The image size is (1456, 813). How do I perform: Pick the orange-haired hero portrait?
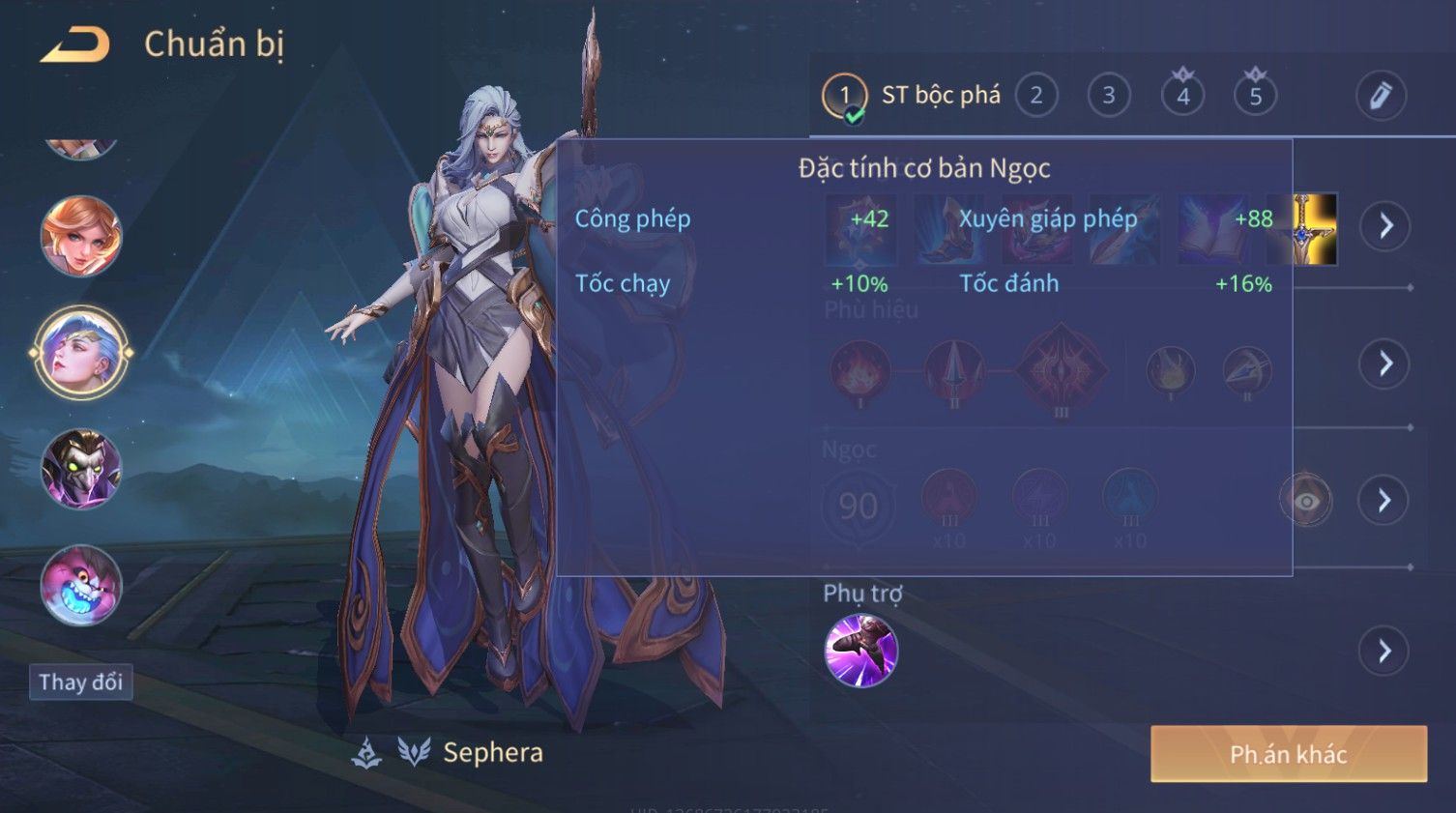(81, 237)
